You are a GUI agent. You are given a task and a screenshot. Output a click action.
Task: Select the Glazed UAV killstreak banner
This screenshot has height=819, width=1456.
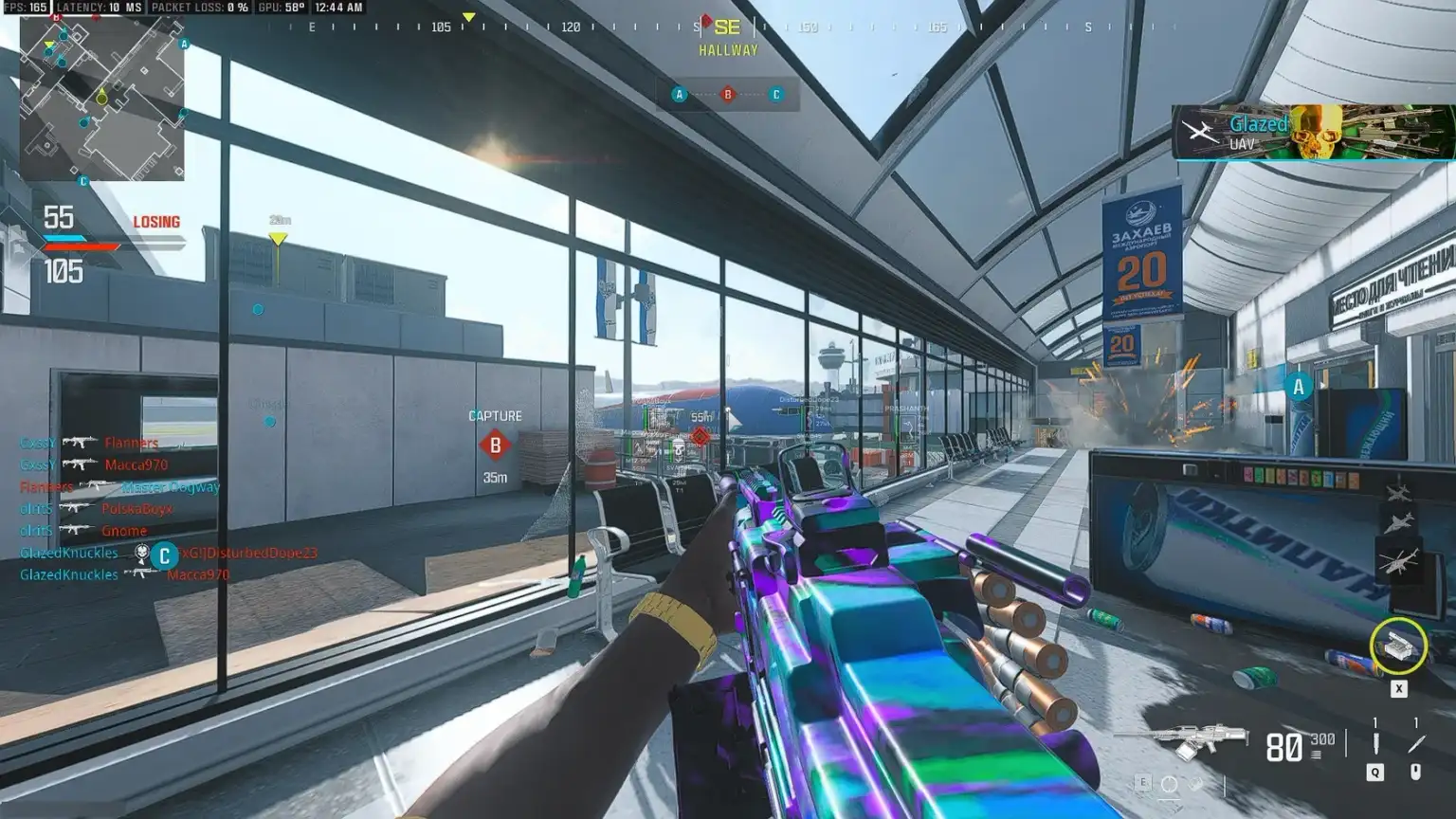tap(1313, 132)
